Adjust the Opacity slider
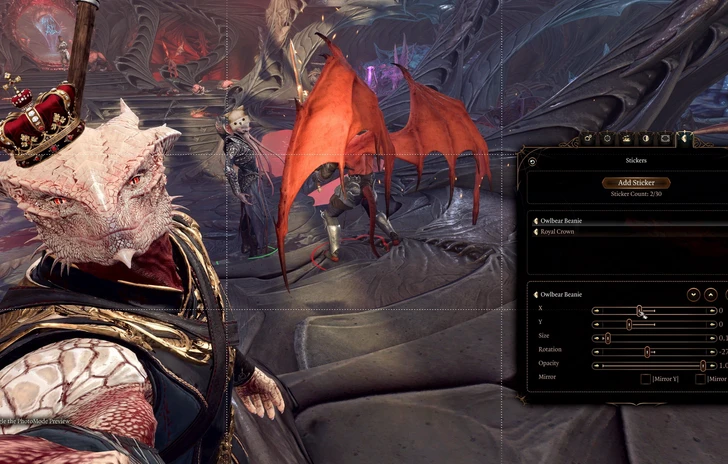This screenshot has height=464, width=728. [x=702, y=366]
